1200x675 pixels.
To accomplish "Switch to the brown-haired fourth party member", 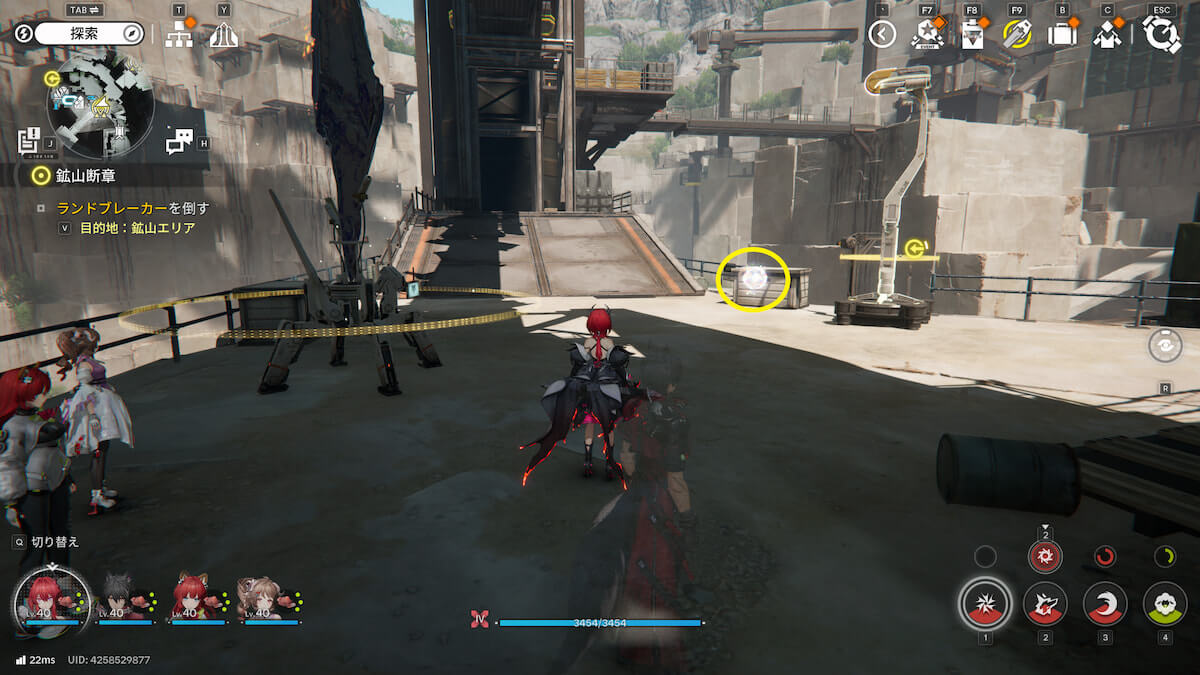I will pyautogui.click(x=270, y=602).
